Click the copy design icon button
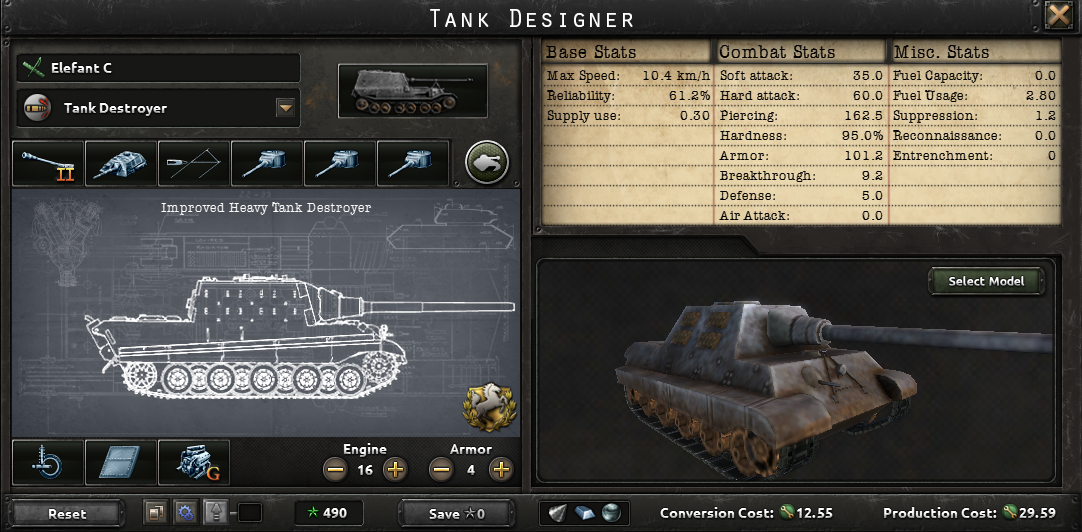 click(x=155, y=512)
